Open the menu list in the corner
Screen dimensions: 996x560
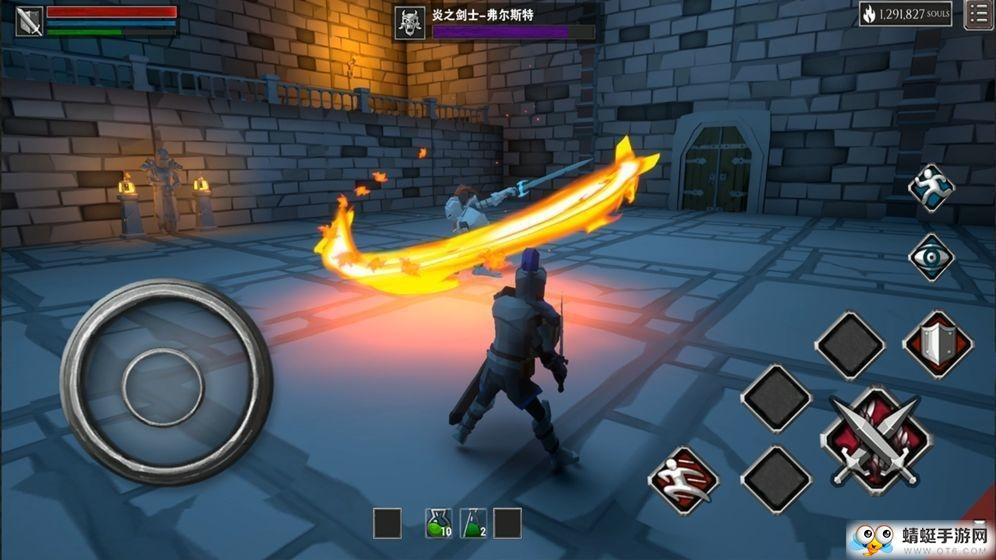click(x=979, y=14)
